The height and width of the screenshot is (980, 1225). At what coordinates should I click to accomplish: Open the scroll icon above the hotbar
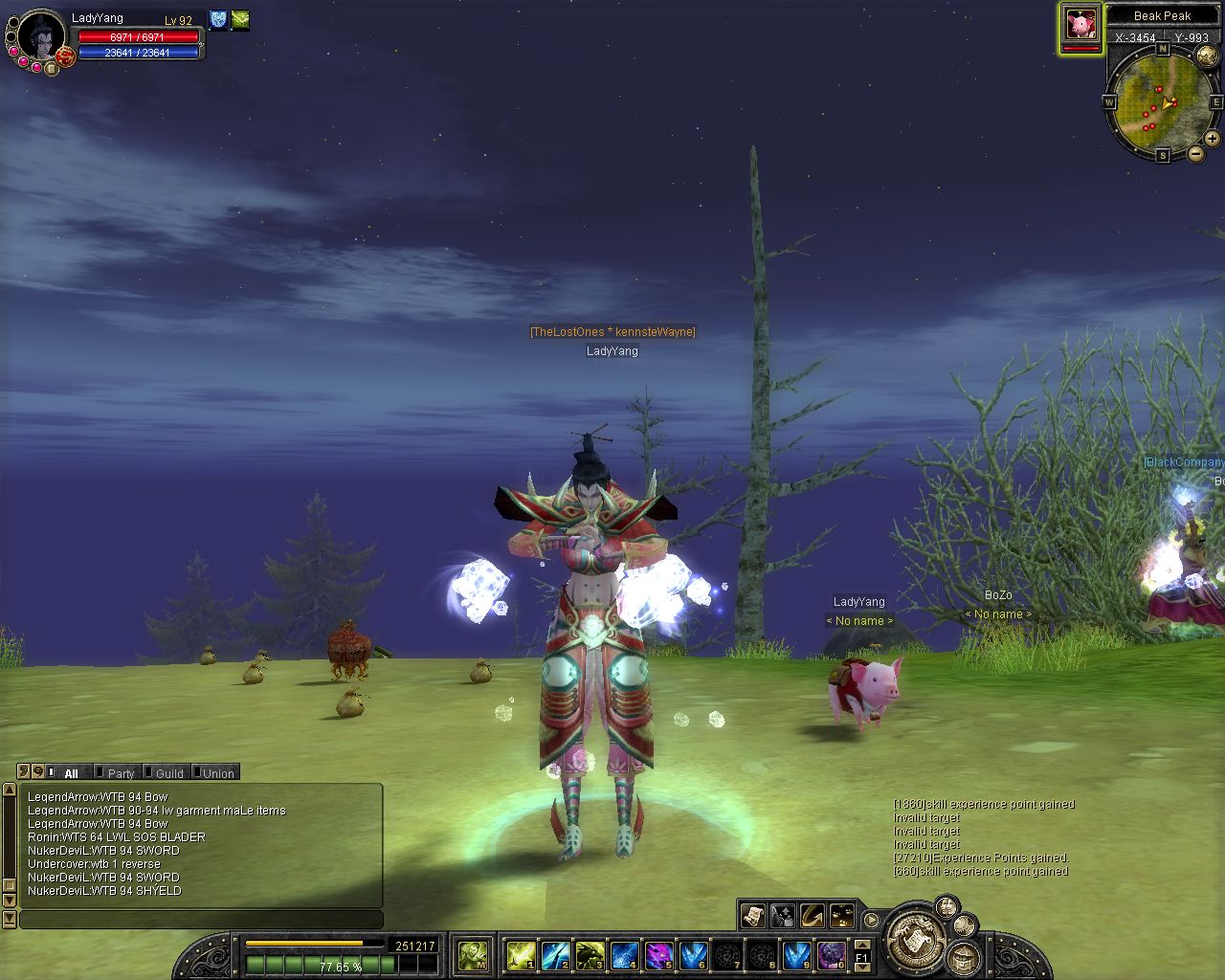click(x=753, y=916)
